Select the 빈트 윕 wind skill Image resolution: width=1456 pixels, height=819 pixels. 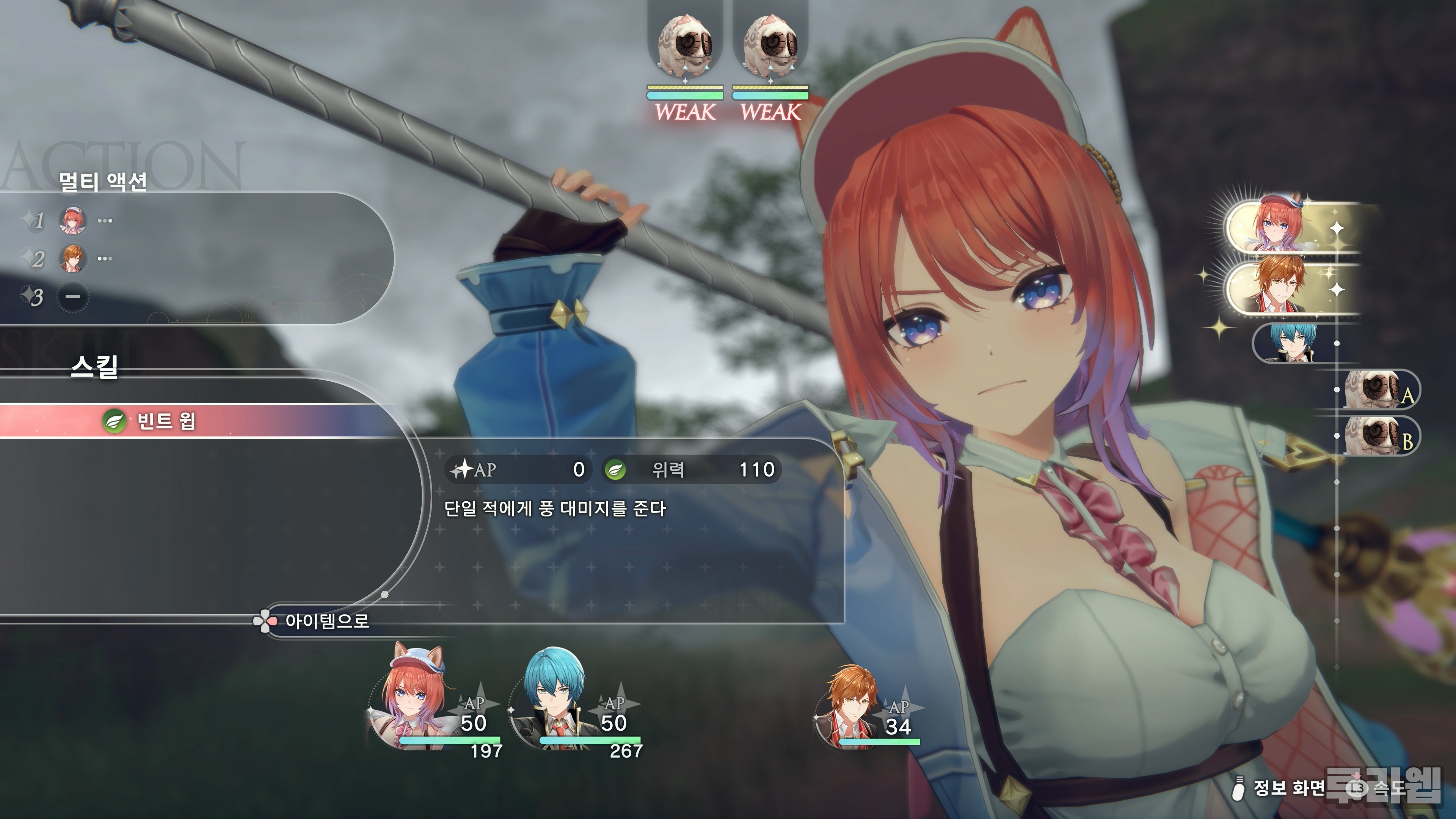165,421
